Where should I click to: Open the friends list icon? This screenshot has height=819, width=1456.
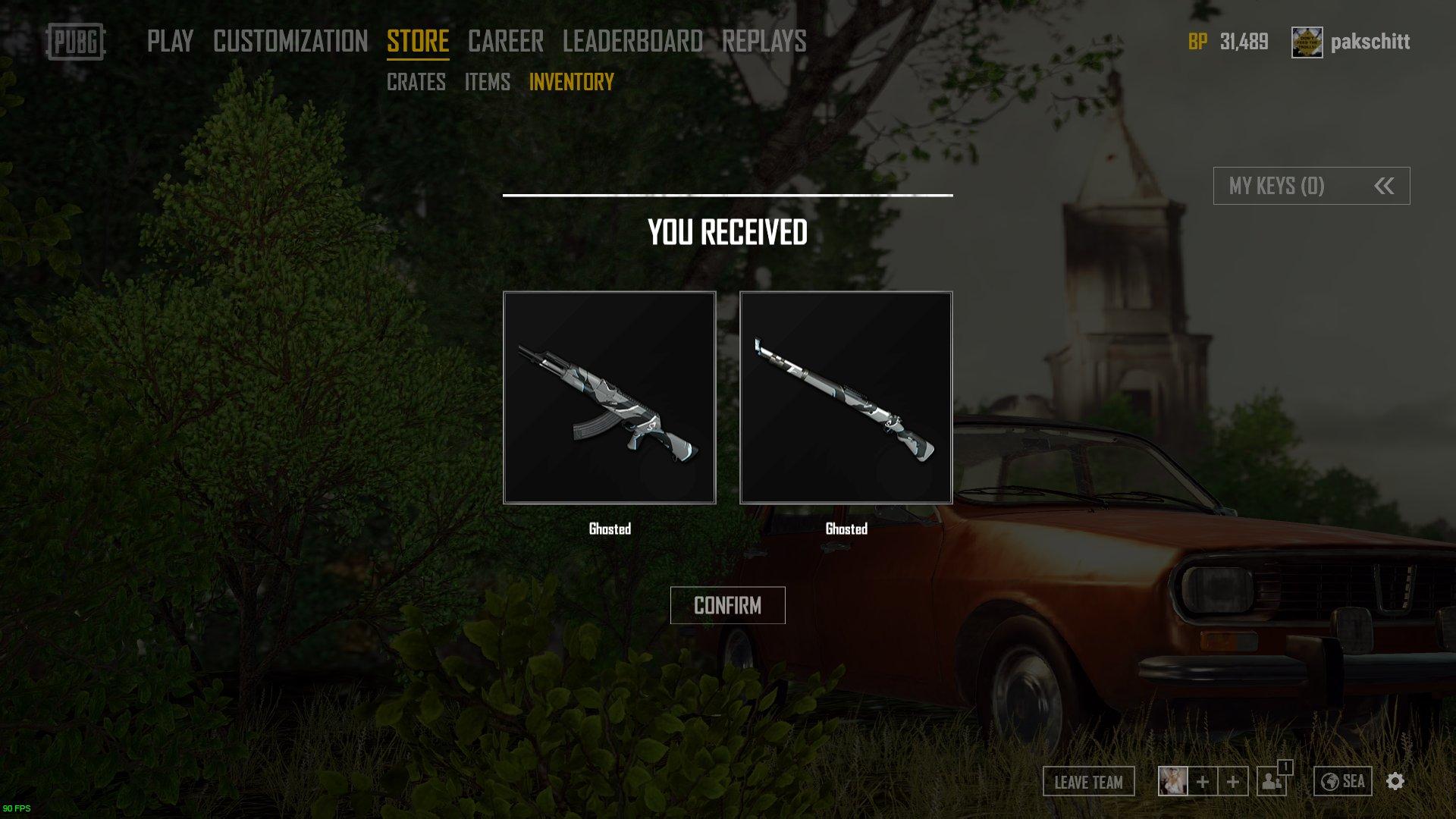coord(1272,781)
